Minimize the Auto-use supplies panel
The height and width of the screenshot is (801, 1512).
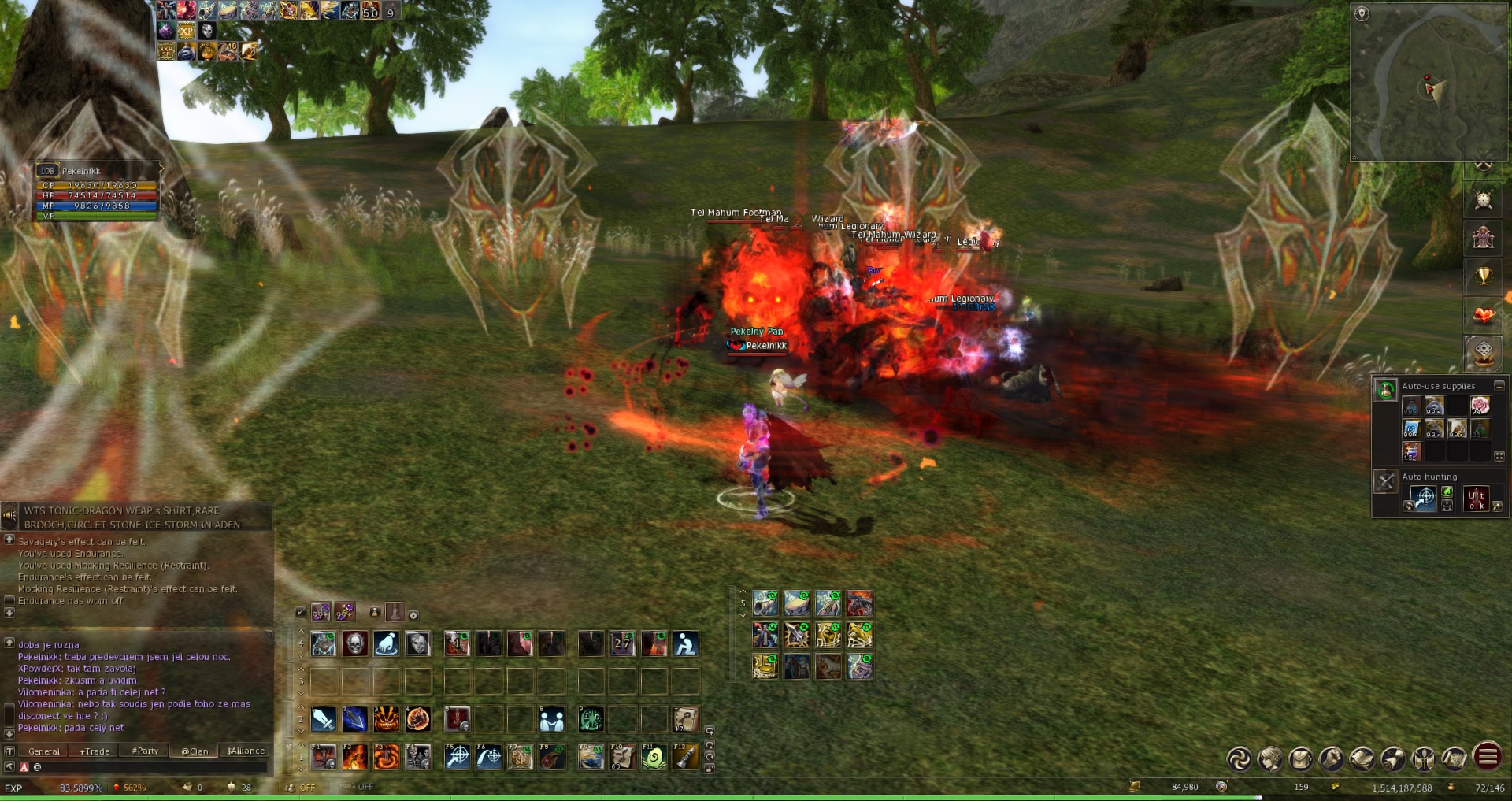click(x=1499, y=386)
